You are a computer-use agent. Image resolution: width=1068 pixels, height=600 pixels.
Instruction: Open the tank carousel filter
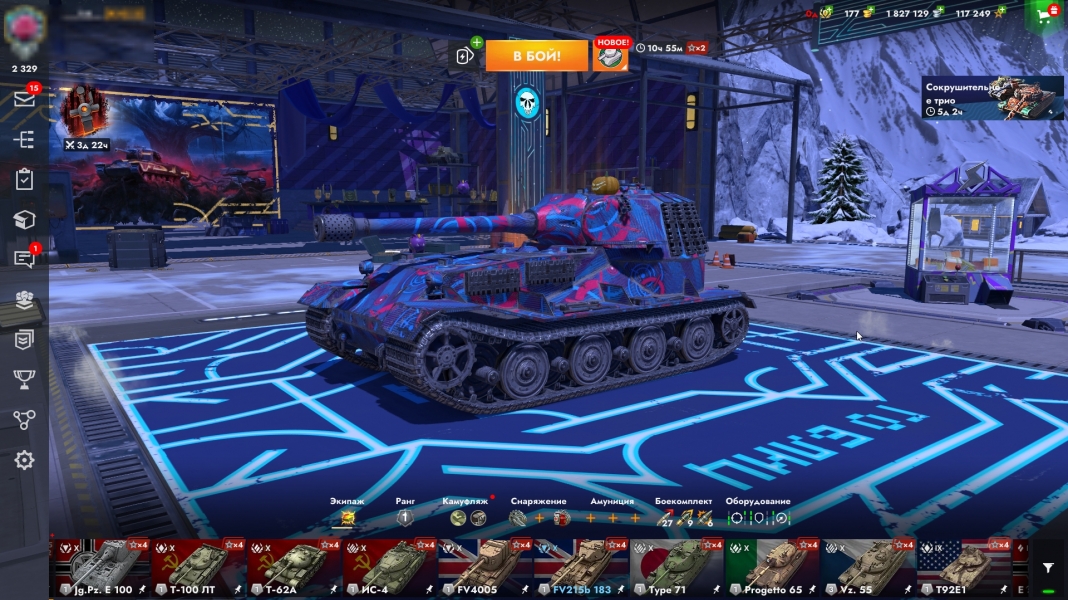(x=1047, y=568)
